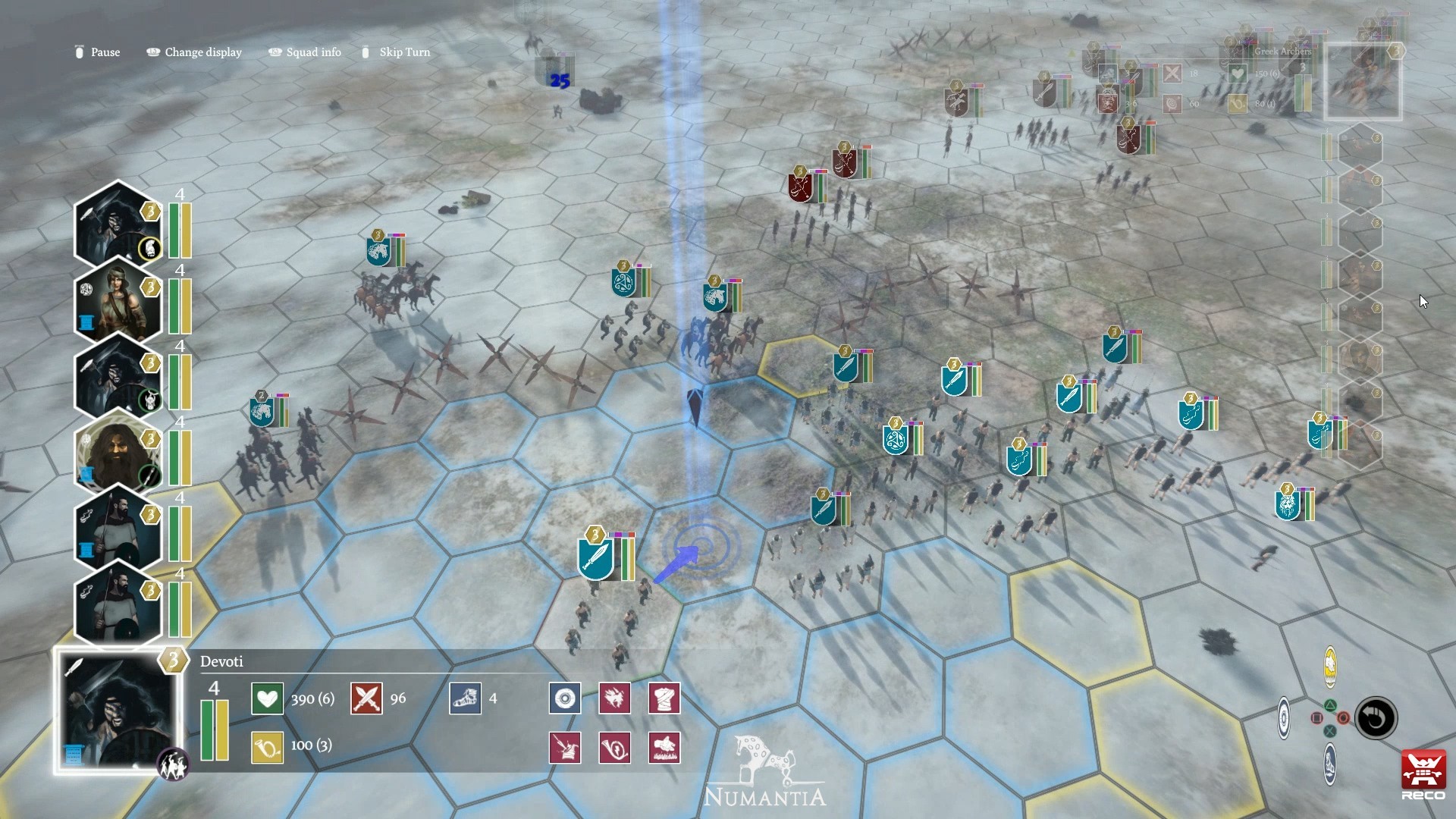Use the ground slam ability icon

[x=665, y=747]
